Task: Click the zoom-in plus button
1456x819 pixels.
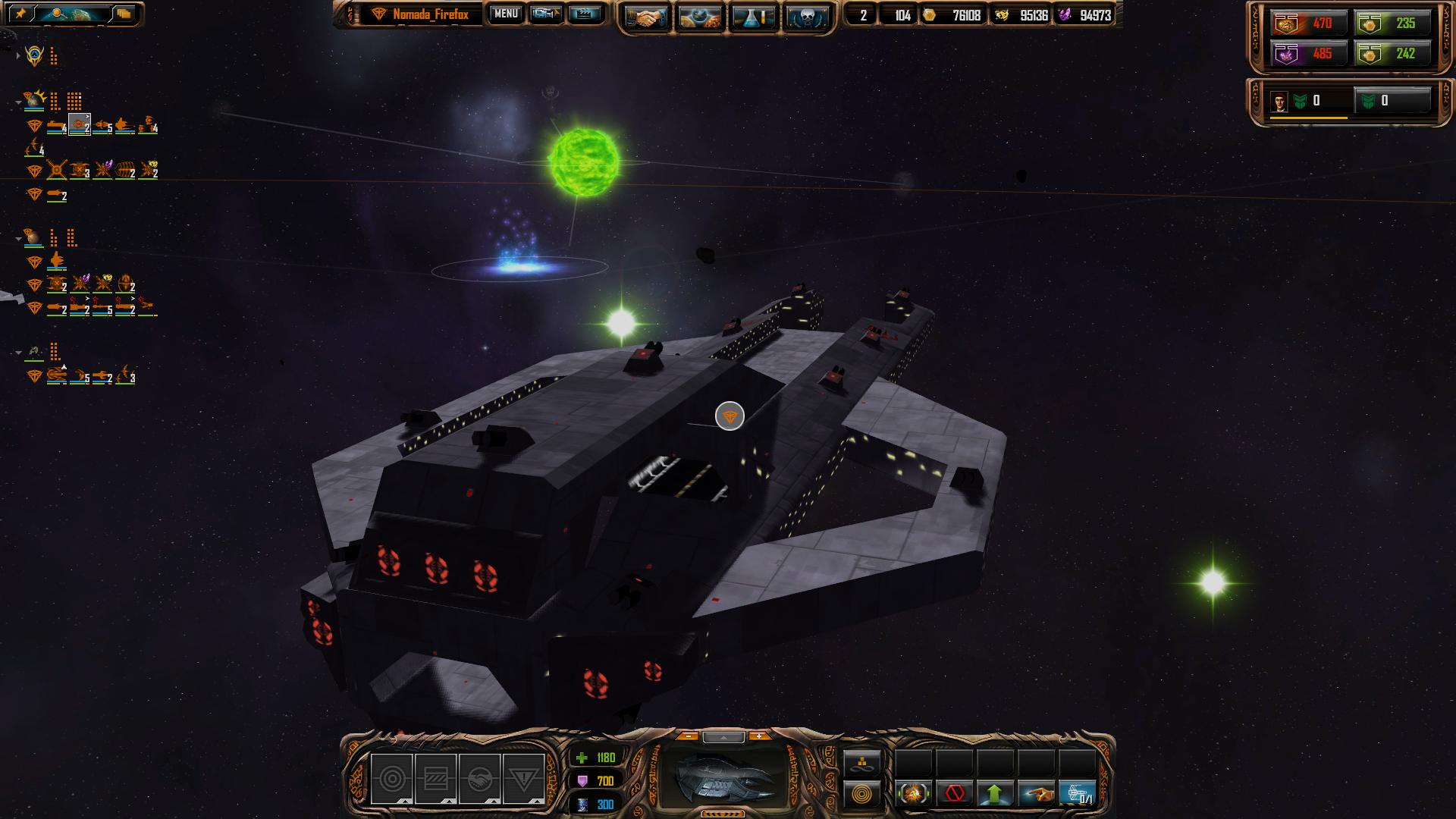Action: tap(758, 736)
